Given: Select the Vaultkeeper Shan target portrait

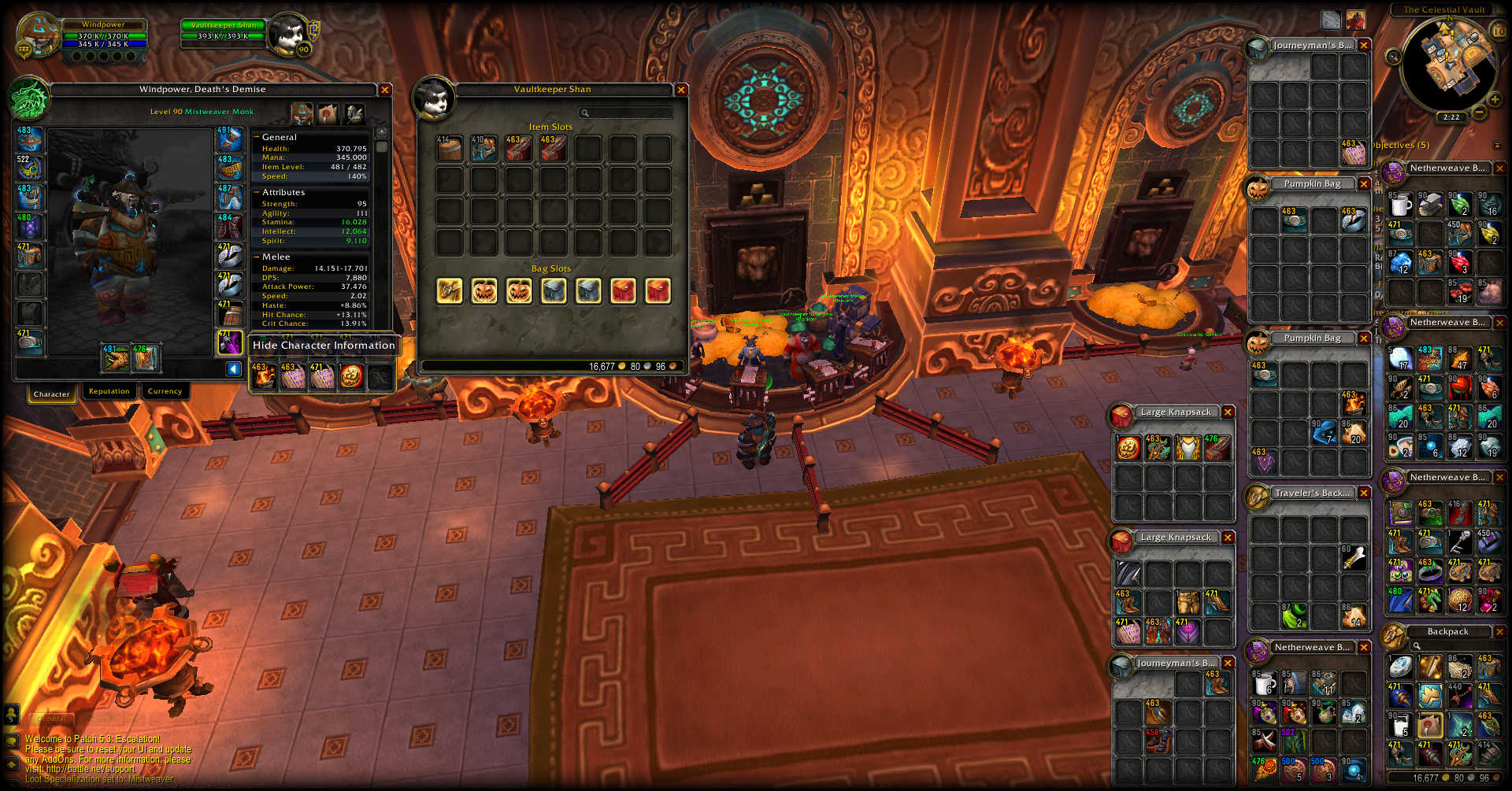Looking at the screenshot, I should (287, 33).
